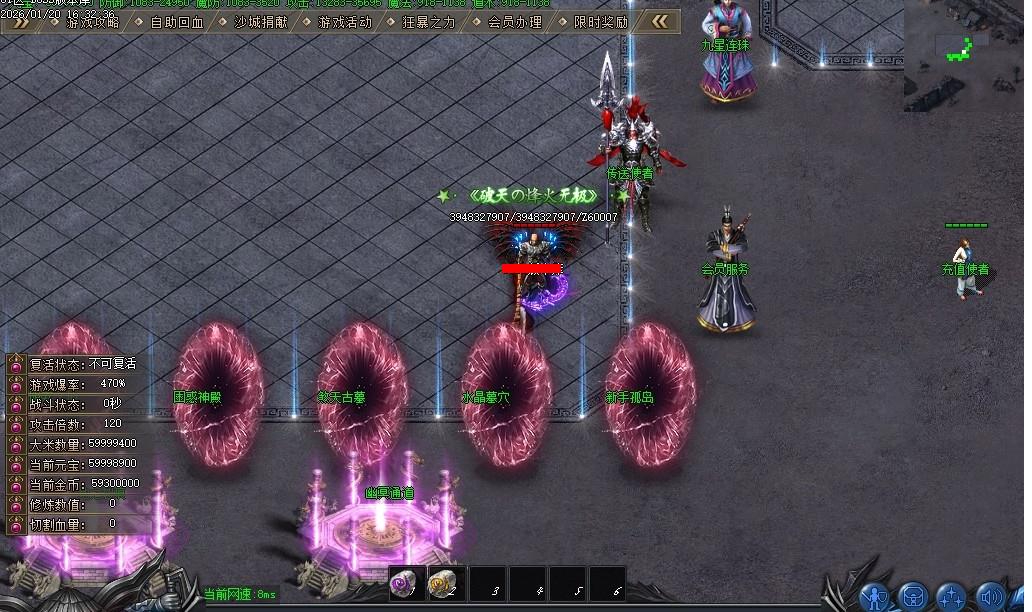This screenshot has height=612, width=1032.
Task: Open the 限时奖励 timed rewards menu
Action: click(601, 22)
